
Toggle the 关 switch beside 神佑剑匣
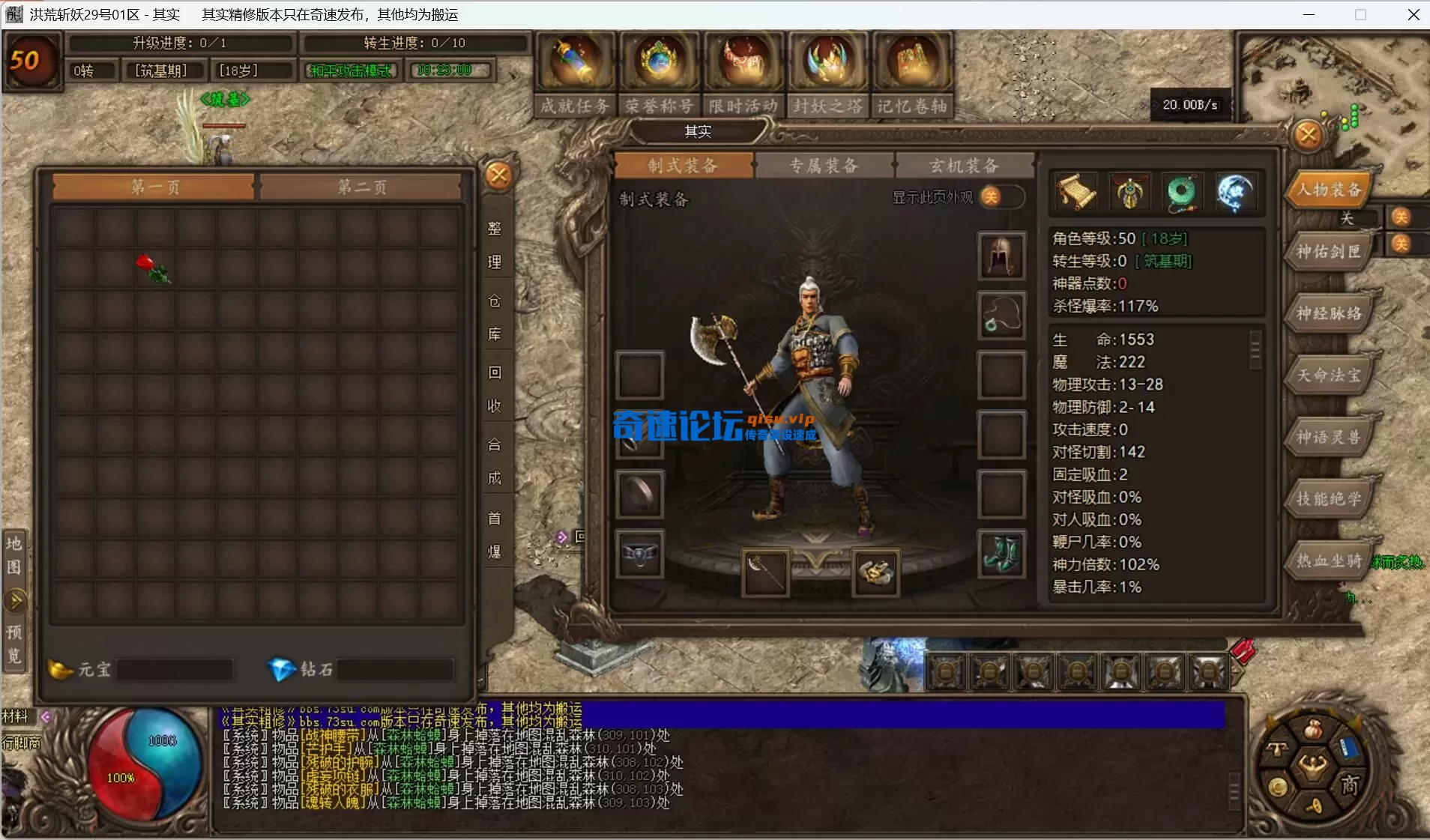click(x=1401, y=244)
